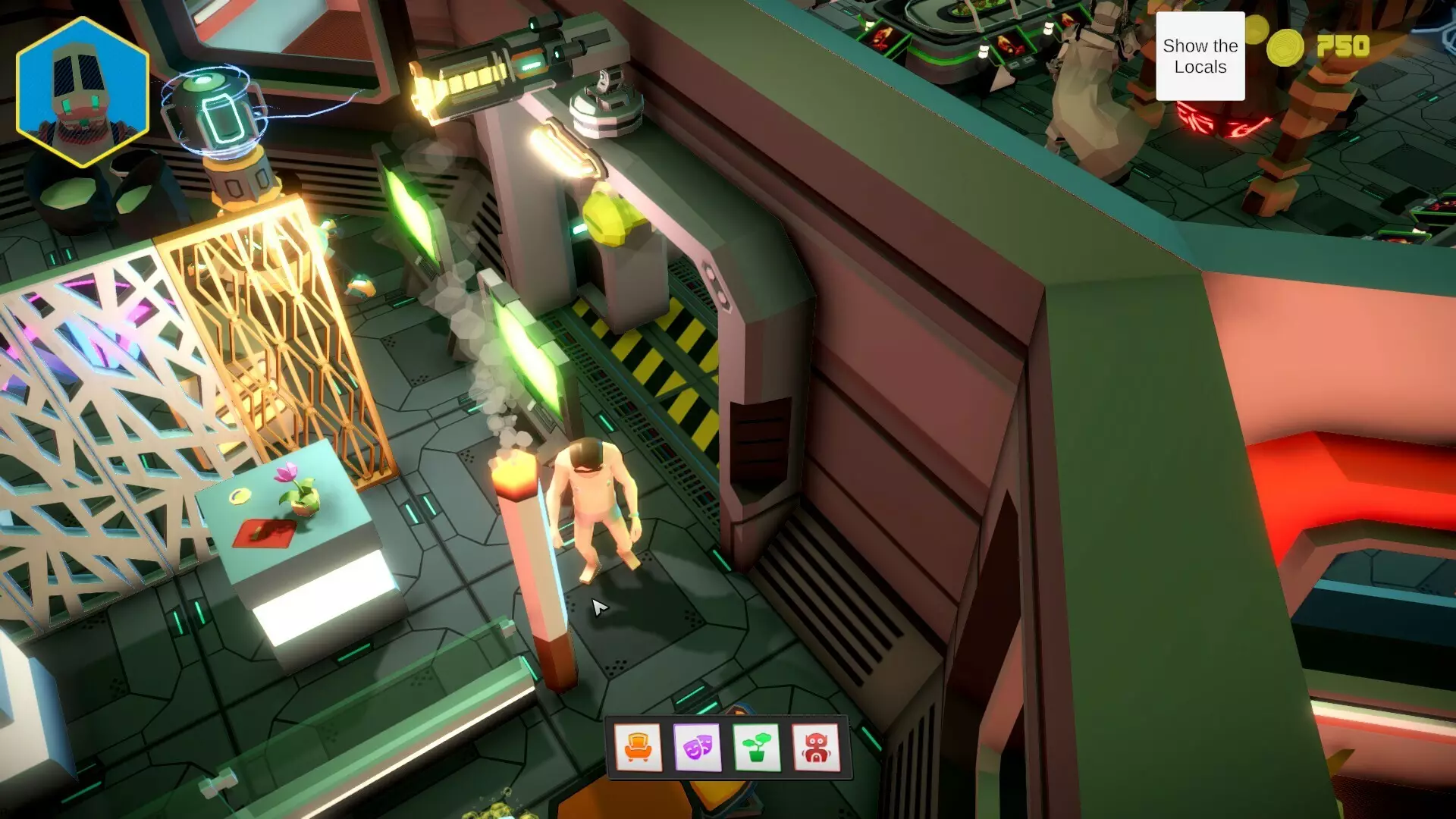
Task: Click the Show the Locals button
Action: (1200, 56)
